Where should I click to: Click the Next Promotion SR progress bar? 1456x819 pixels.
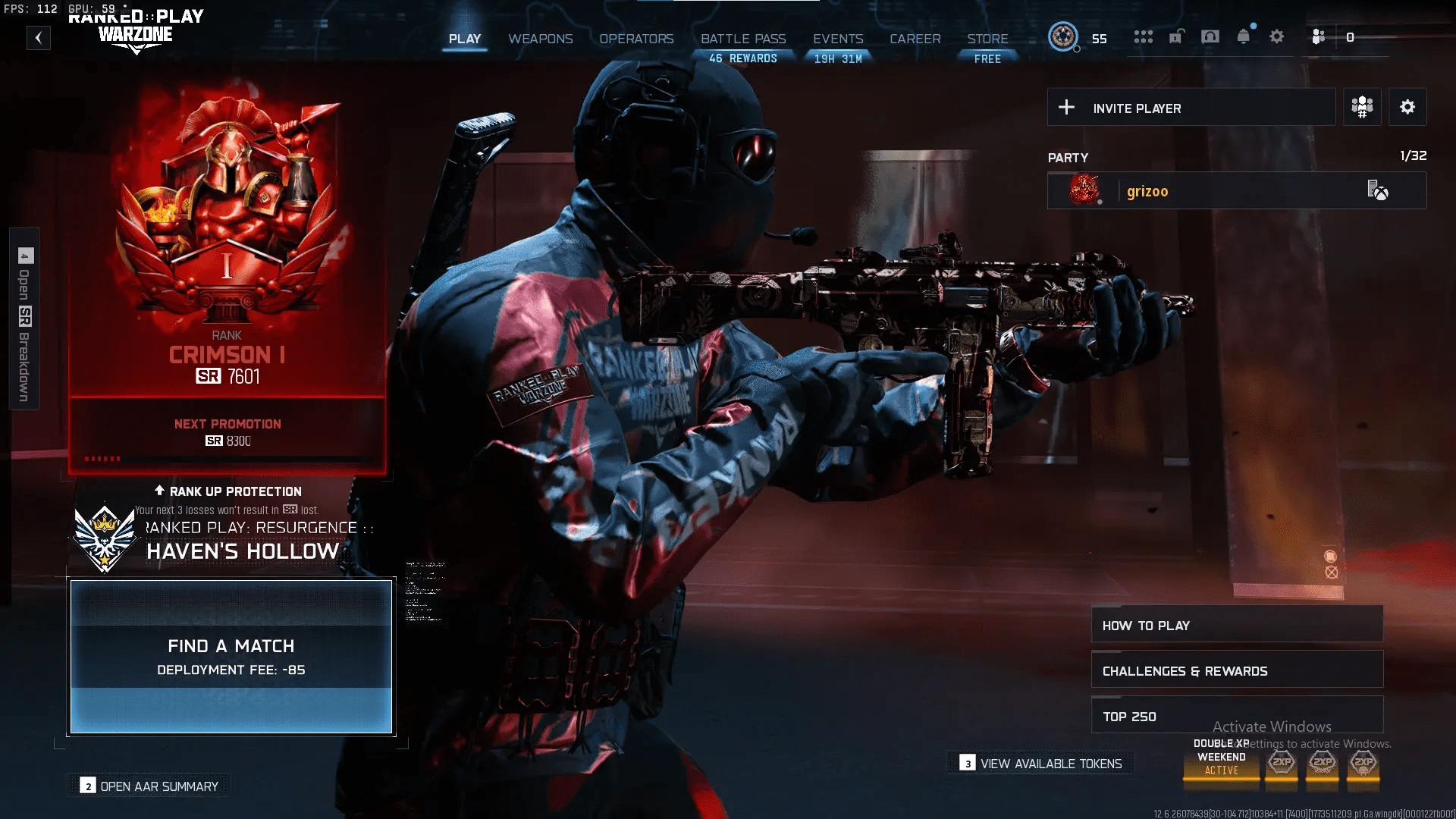tap(227, 458)
